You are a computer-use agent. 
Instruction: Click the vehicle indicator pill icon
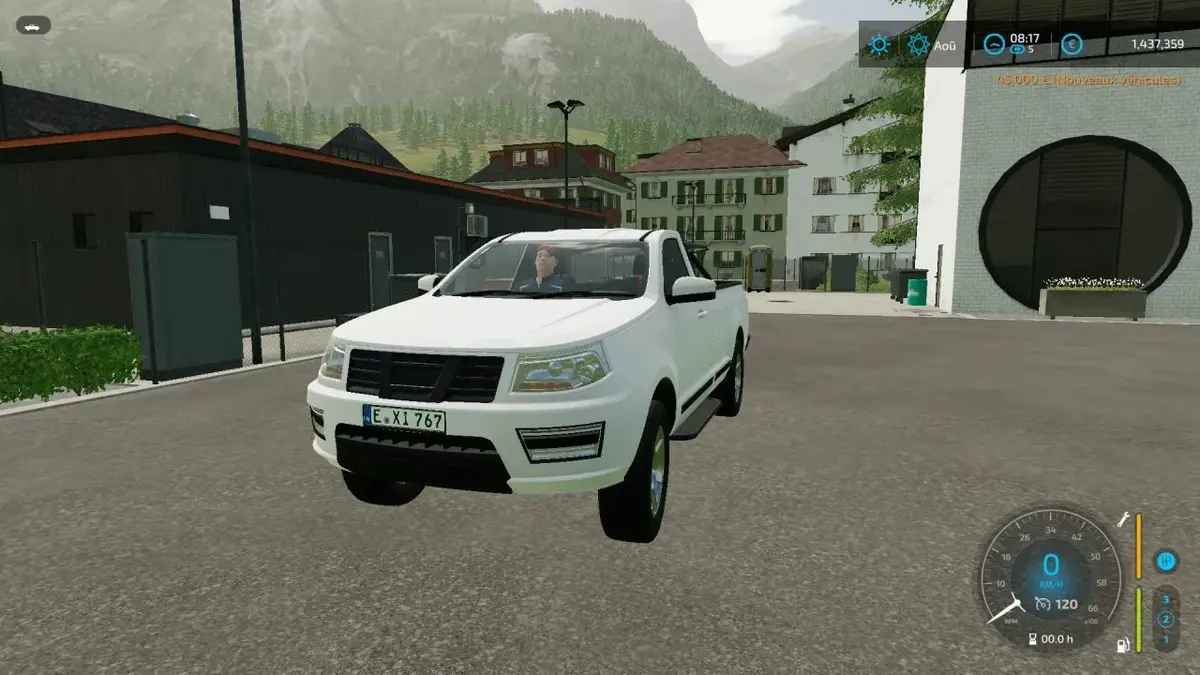point(33,25)
